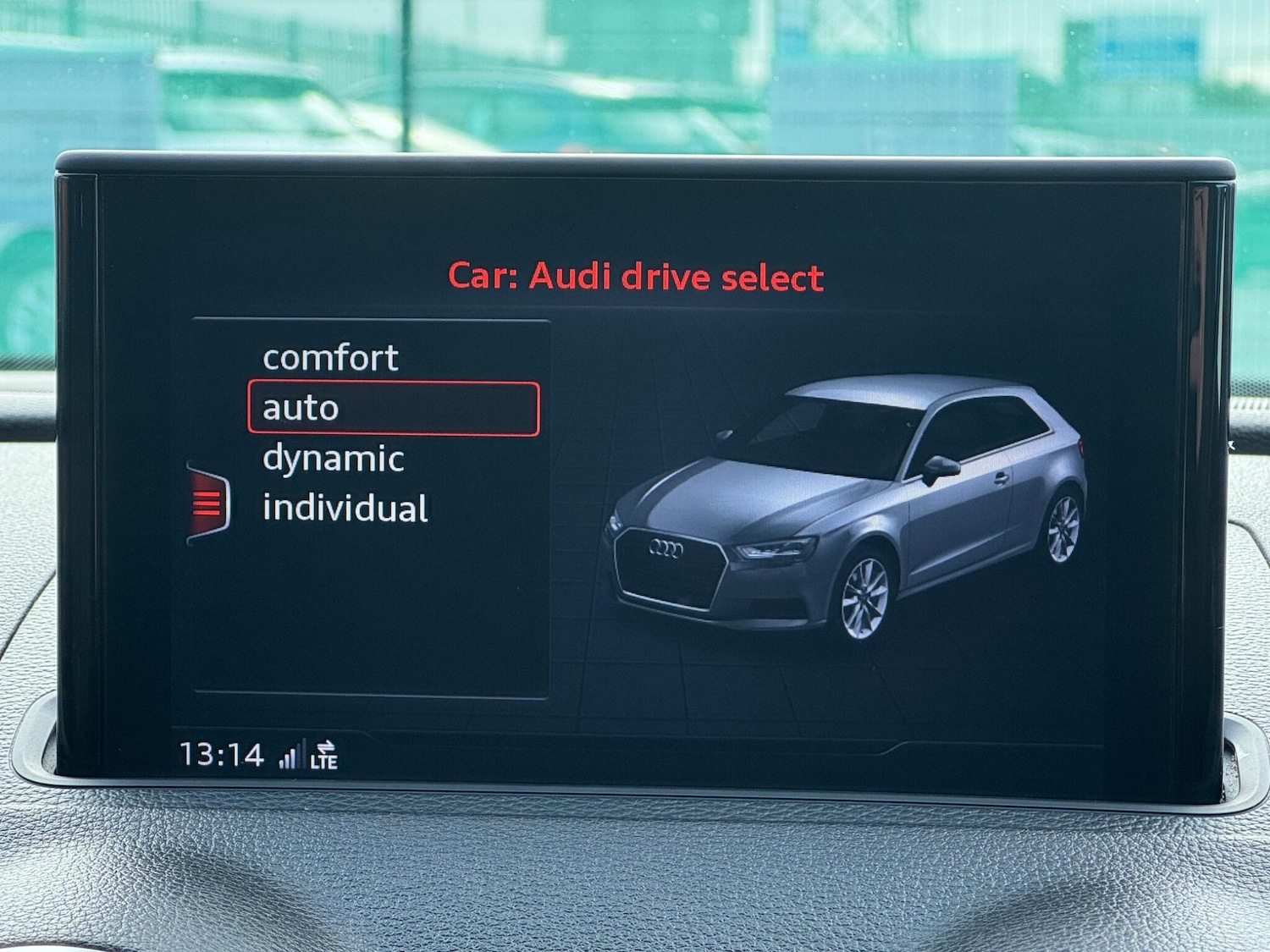1270x952 pixels.
Task: Click the hamburger lines inside the red tab
Action: click(x=206, y=501)
